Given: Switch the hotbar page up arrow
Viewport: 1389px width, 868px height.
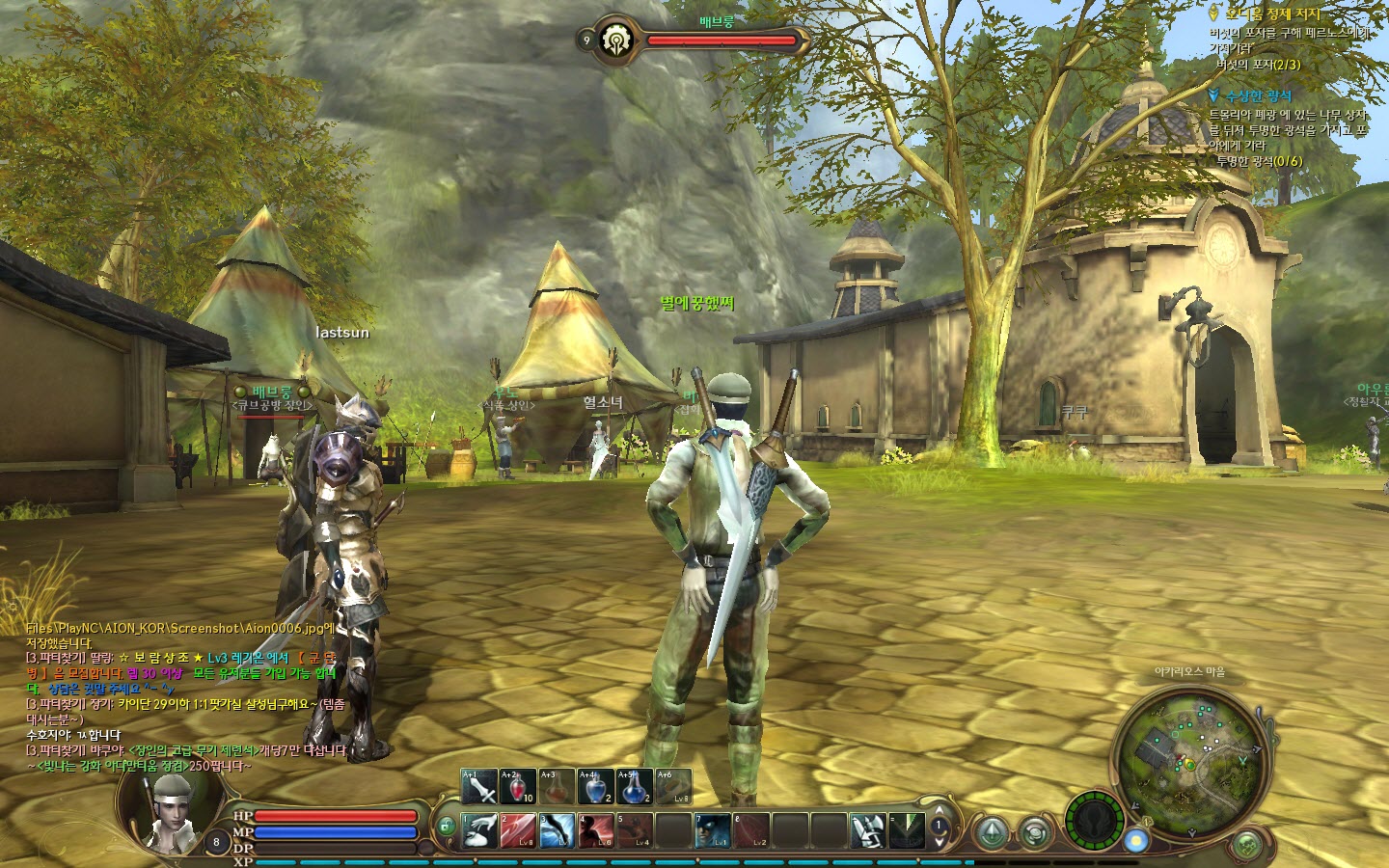Looking at the screenshot, I should pyautogui.click(x=940, y=811).
